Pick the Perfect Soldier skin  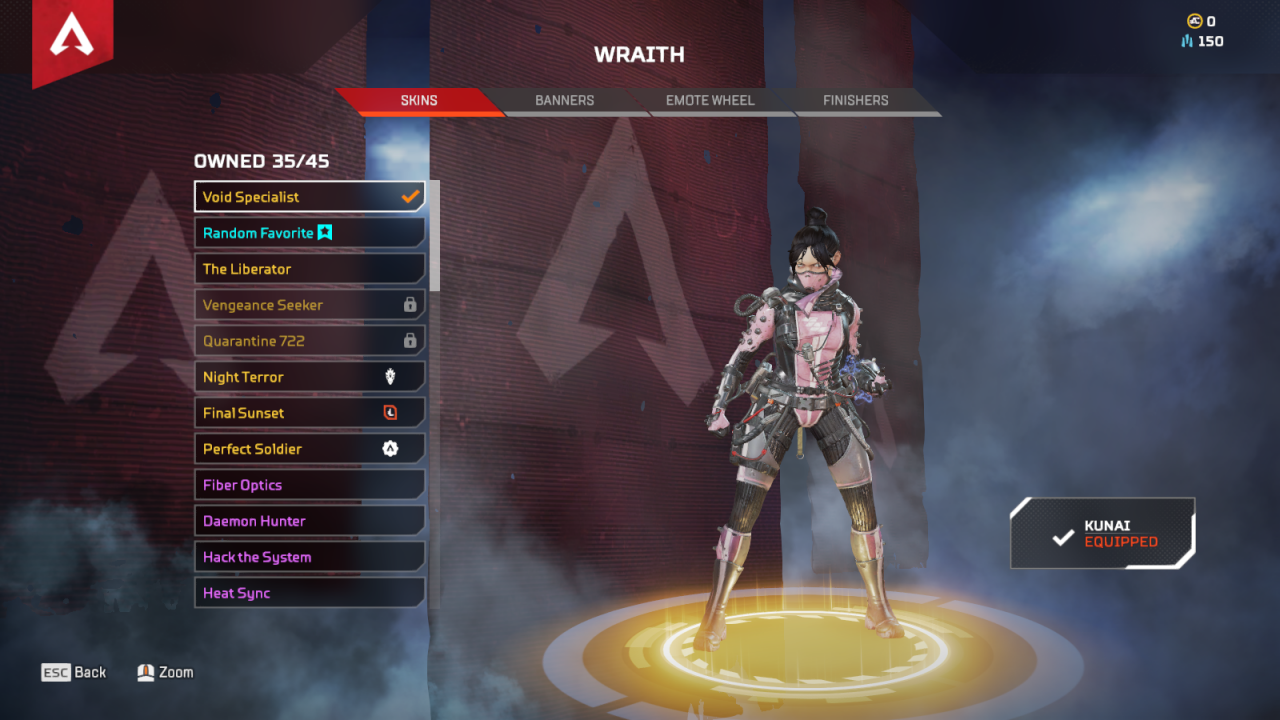309,449
